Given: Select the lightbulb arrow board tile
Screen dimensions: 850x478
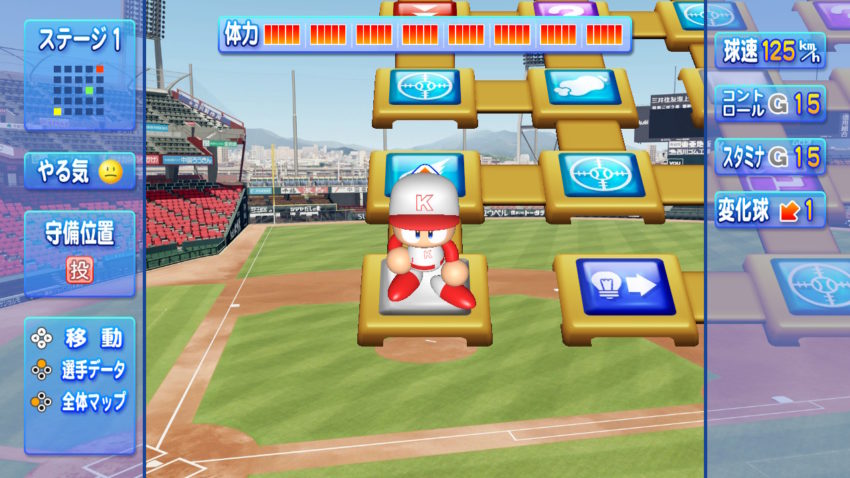Looking at the screenshot, I should 626,287.
